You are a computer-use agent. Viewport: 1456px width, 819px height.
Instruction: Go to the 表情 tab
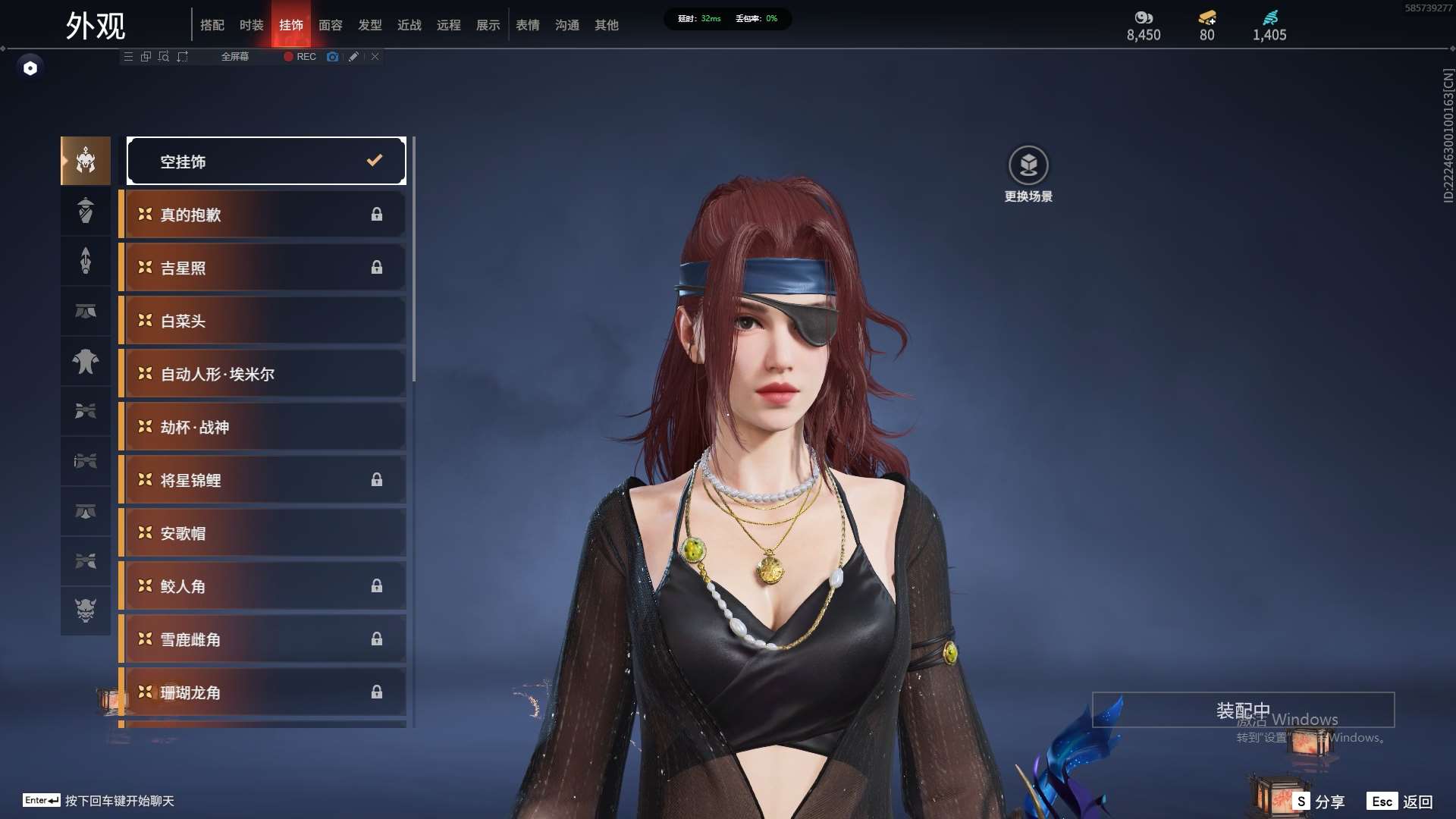pos(528,25)
